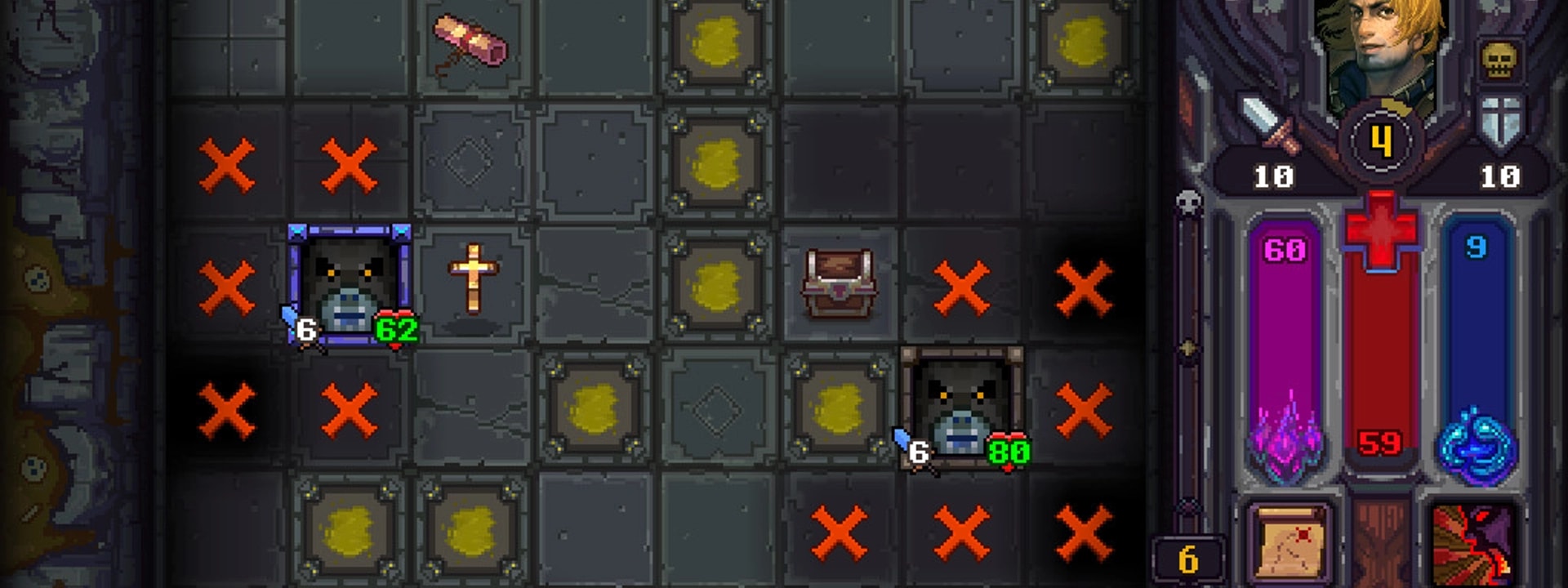This screenshot has height=588, width=1568.
Task: Click the blond hero portrait
Action: coord(1380,49)
